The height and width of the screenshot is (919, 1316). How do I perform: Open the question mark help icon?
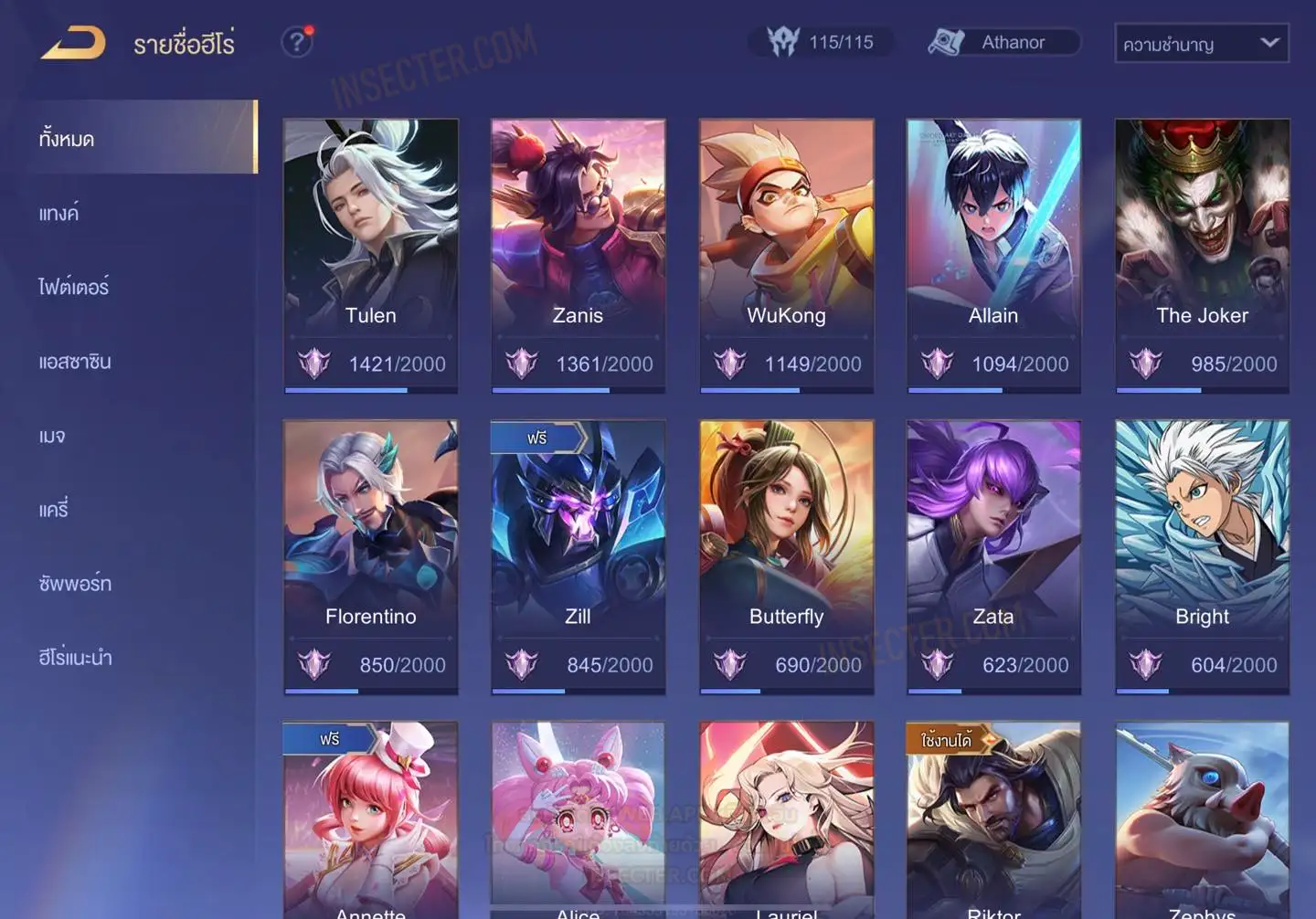pyautogui.click(x=297, y=42)
